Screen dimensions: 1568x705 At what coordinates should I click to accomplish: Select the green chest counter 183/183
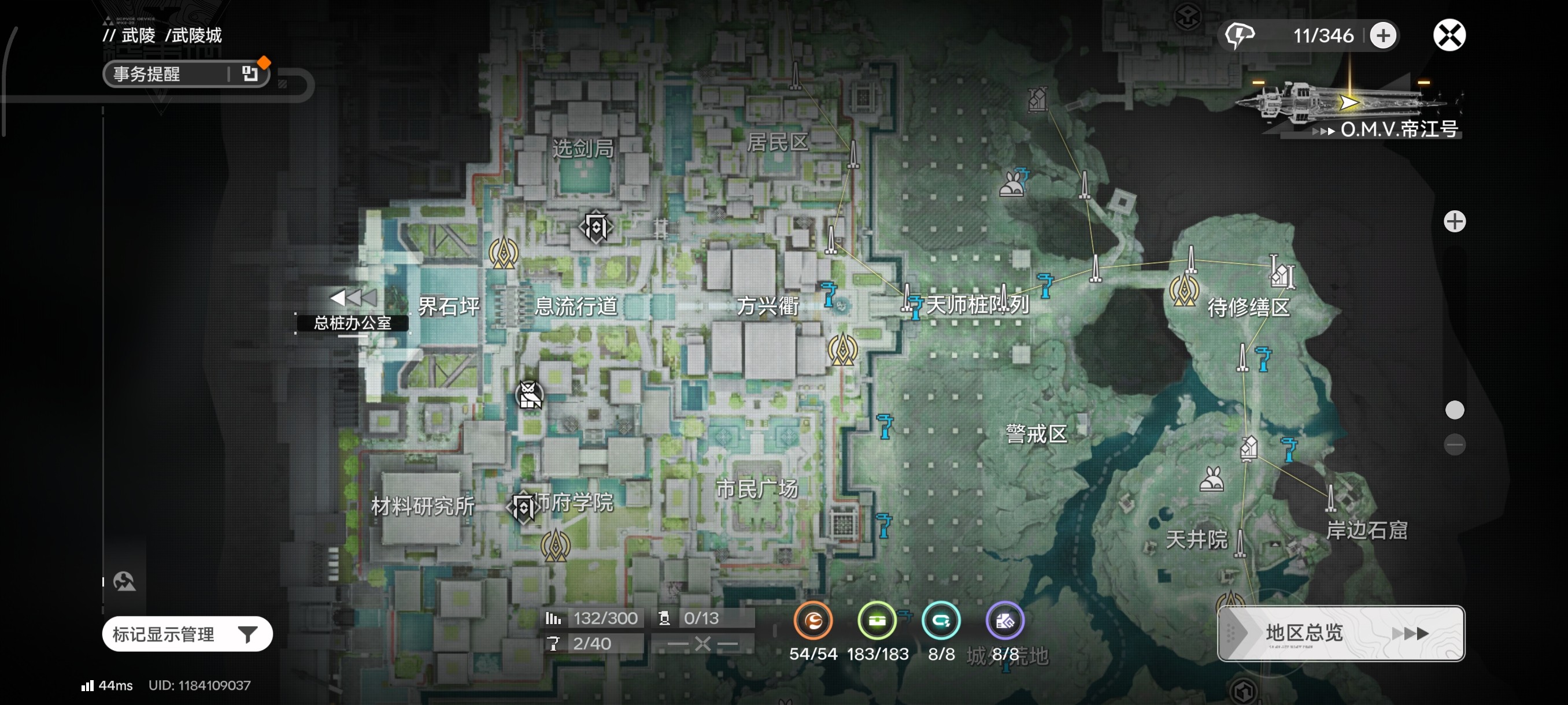877,621
